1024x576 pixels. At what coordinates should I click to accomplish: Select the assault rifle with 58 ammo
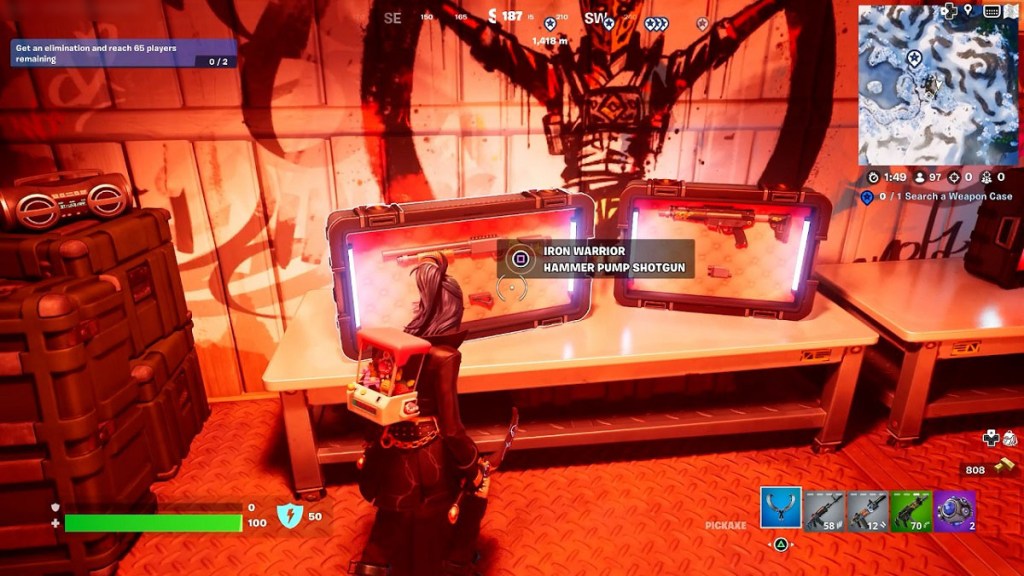(x=824, y=510)
